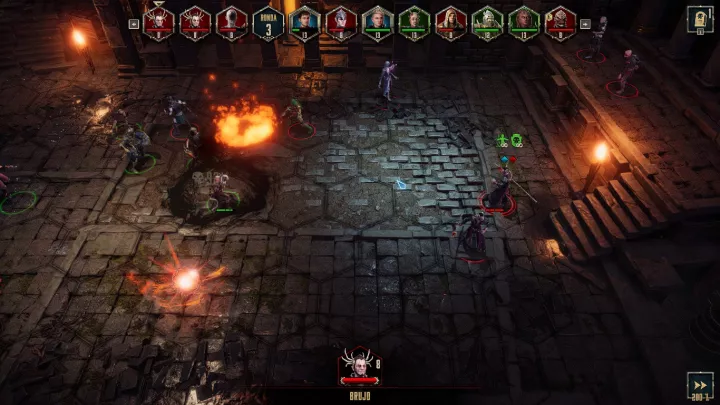Click the fast-forward button
The width and height of the screenshot is (720, 405).
point(700,385)
